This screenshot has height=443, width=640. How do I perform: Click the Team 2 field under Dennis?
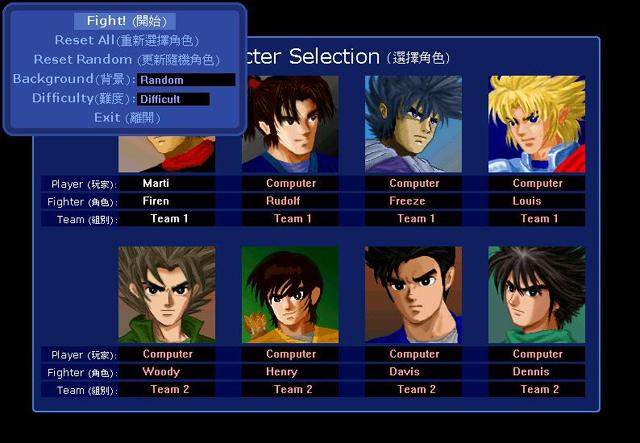pyautogui.click(x=537, y=390)
